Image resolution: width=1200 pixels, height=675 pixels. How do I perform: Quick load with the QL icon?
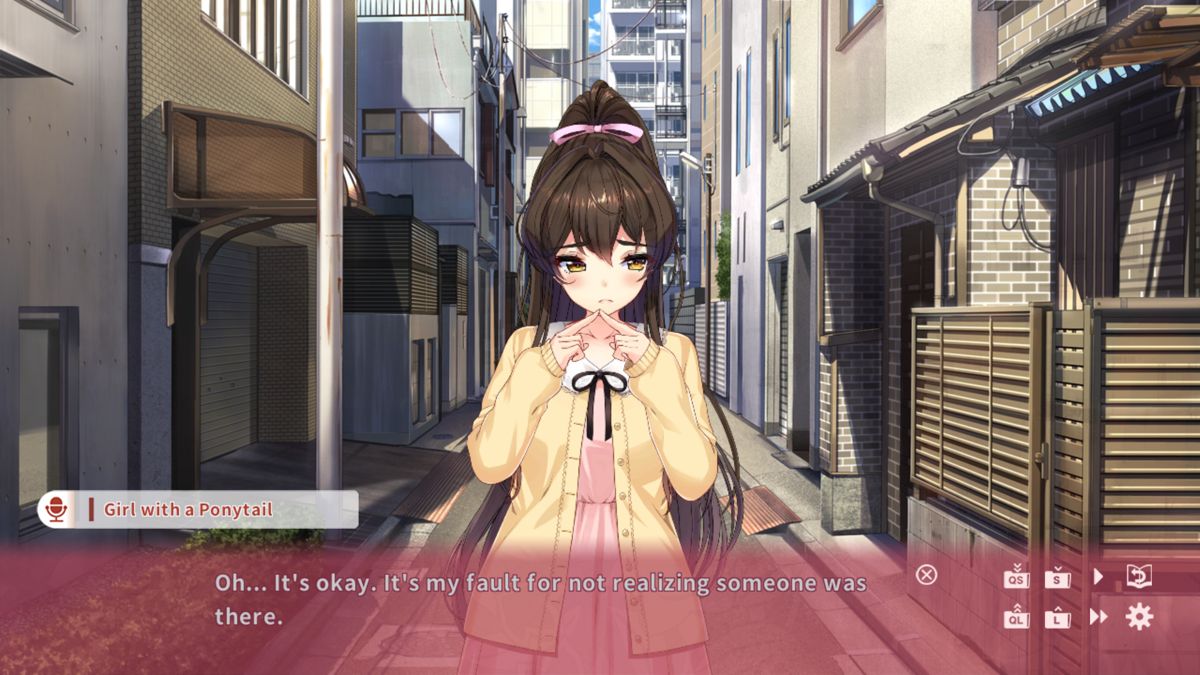pyautogui.click(x=1016, y=618)
